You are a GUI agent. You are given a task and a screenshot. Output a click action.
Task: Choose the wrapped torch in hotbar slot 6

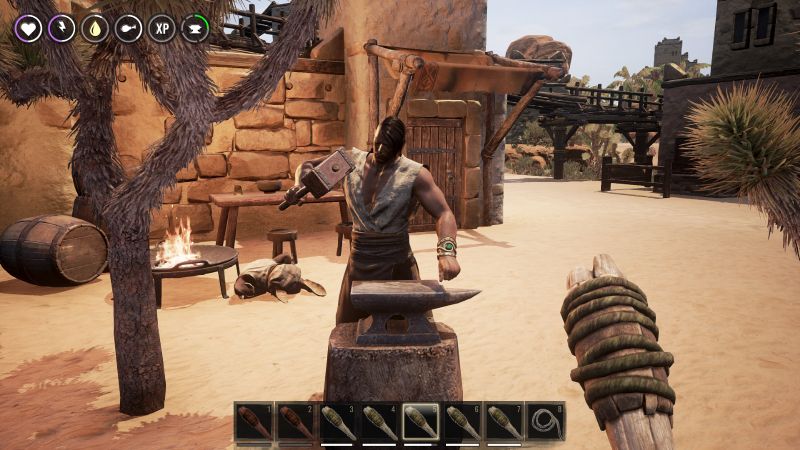462,422
